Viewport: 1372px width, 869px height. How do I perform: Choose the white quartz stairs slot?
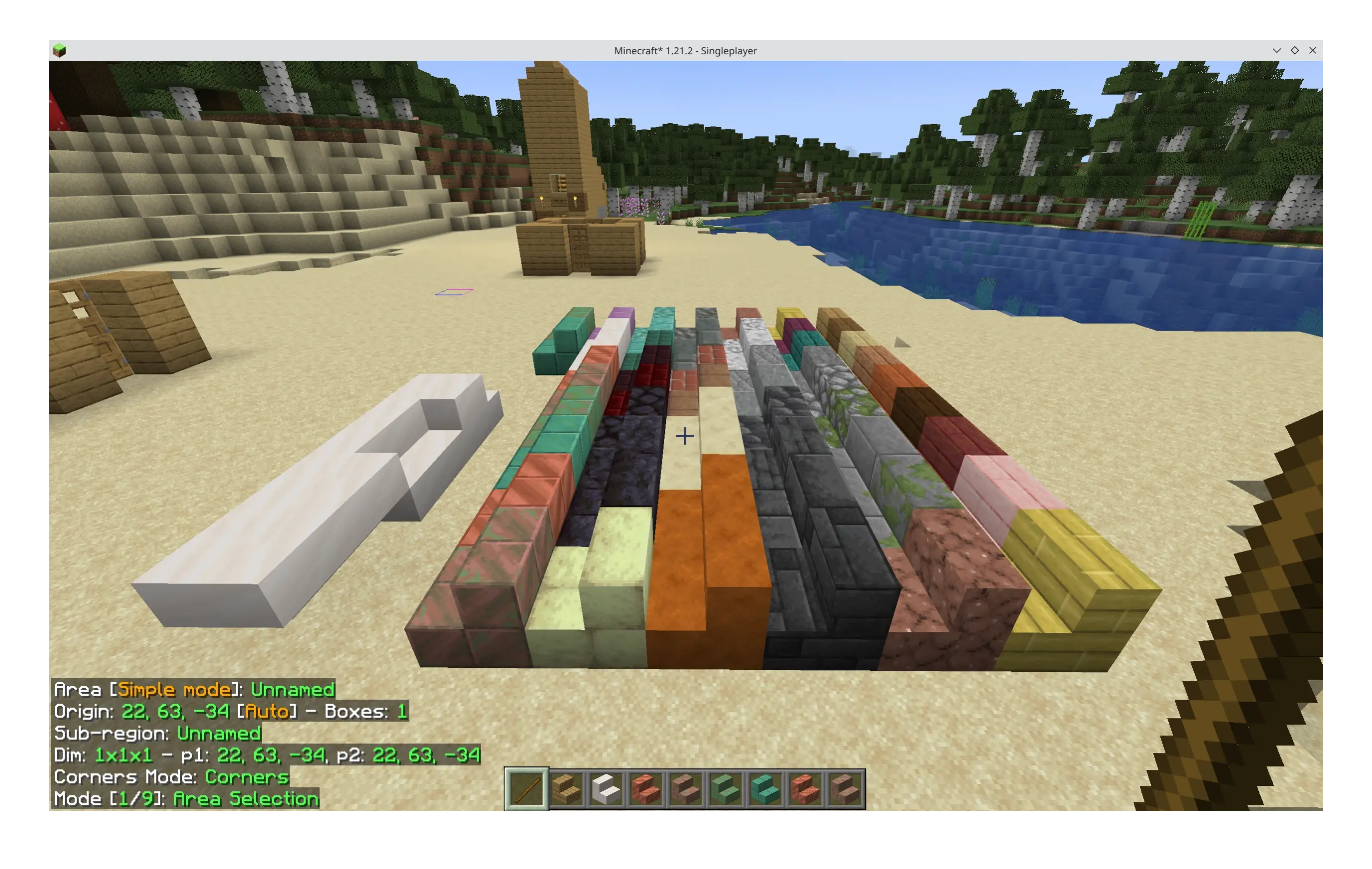[606, 789]
